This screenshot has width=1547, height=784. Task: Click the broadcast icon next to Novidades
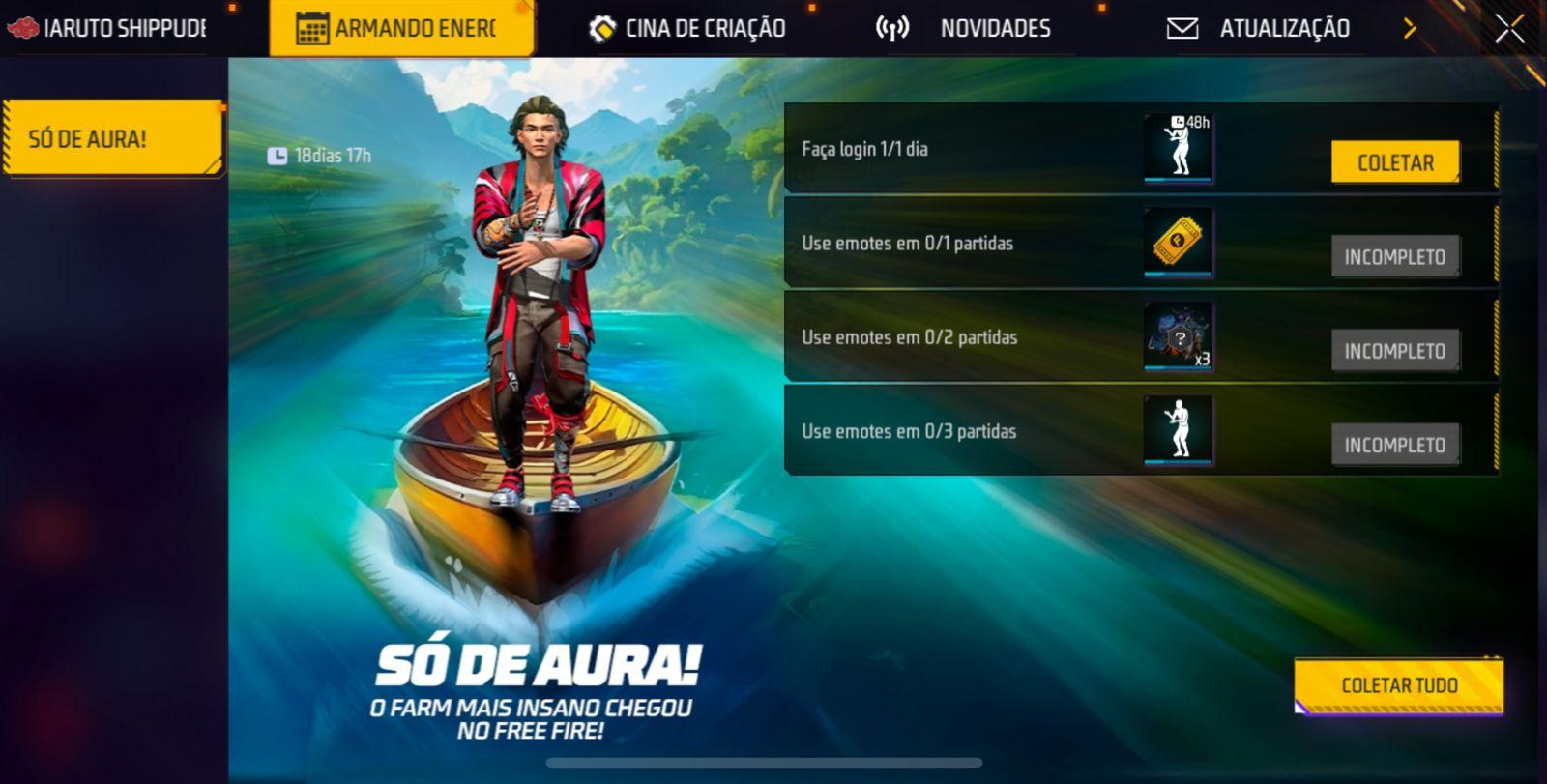tap(890, 28)
